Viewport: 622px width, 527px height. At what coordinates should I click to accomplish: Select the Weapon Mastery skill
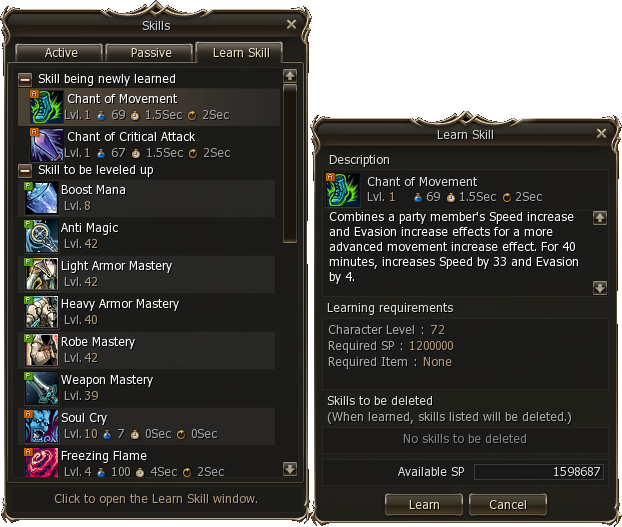coord(150,387)
